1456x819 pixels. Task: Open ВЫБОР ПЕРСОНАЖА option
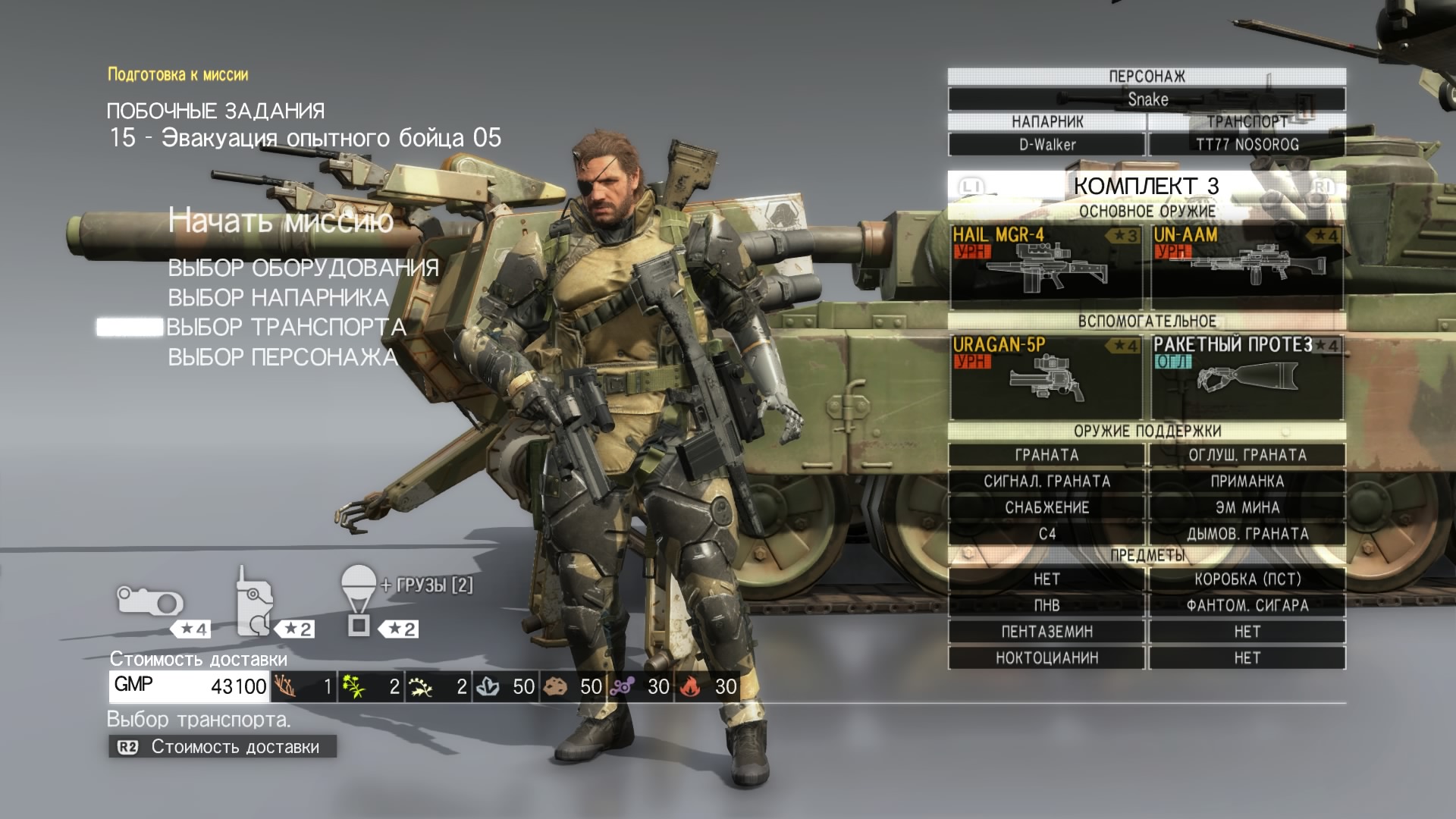click(x=282, y=357)
